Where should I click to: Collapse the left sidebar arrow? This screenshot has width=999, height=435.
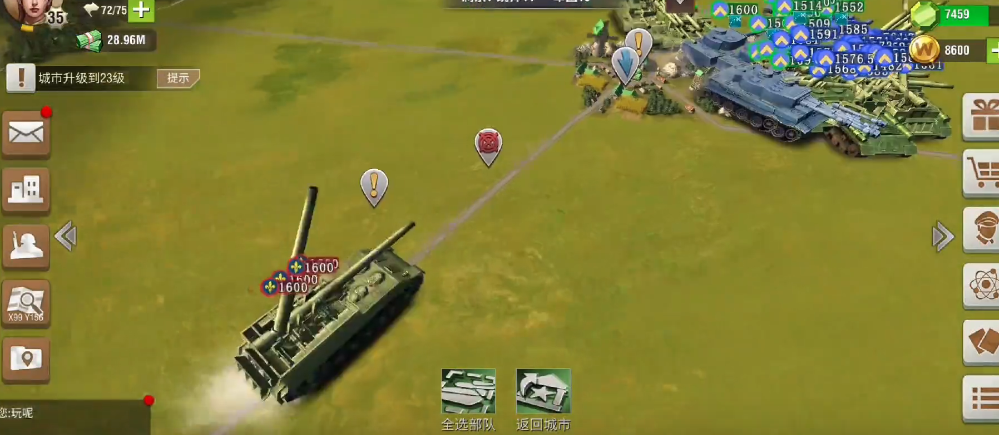pyautogui.click(x=66, y=237)
